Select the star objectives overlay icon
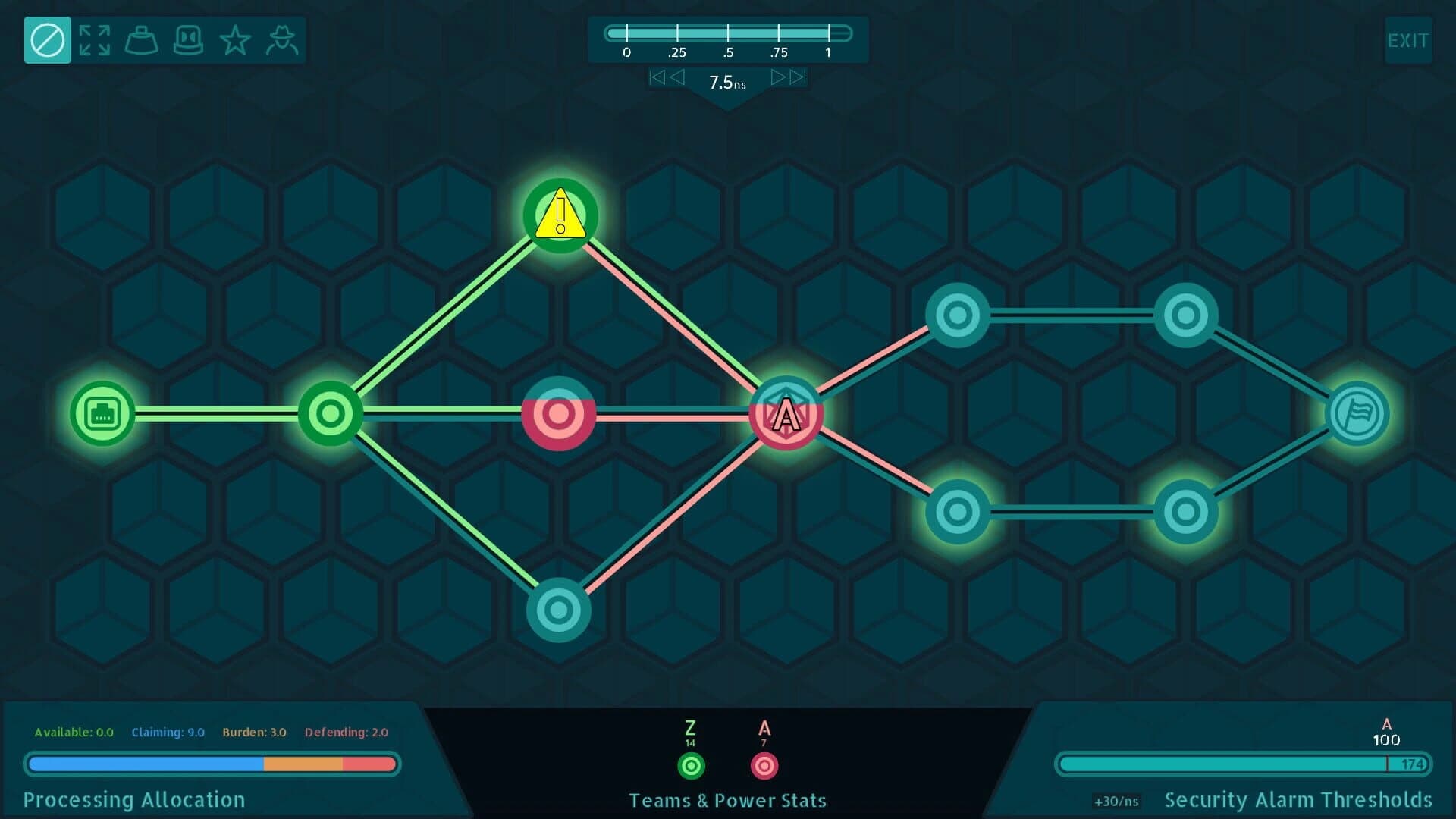Image resolution: width=1456 pixels, height=819 pixels. tap(236, 39)
